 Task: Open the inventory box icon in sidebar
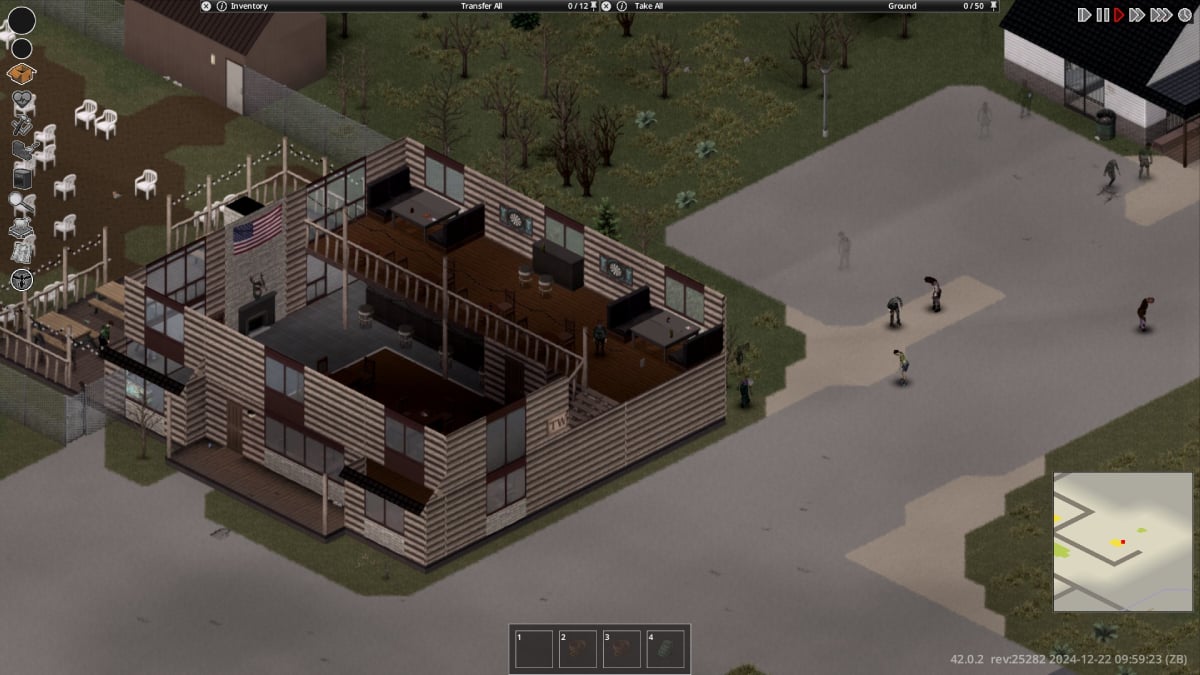coord(21,73)
